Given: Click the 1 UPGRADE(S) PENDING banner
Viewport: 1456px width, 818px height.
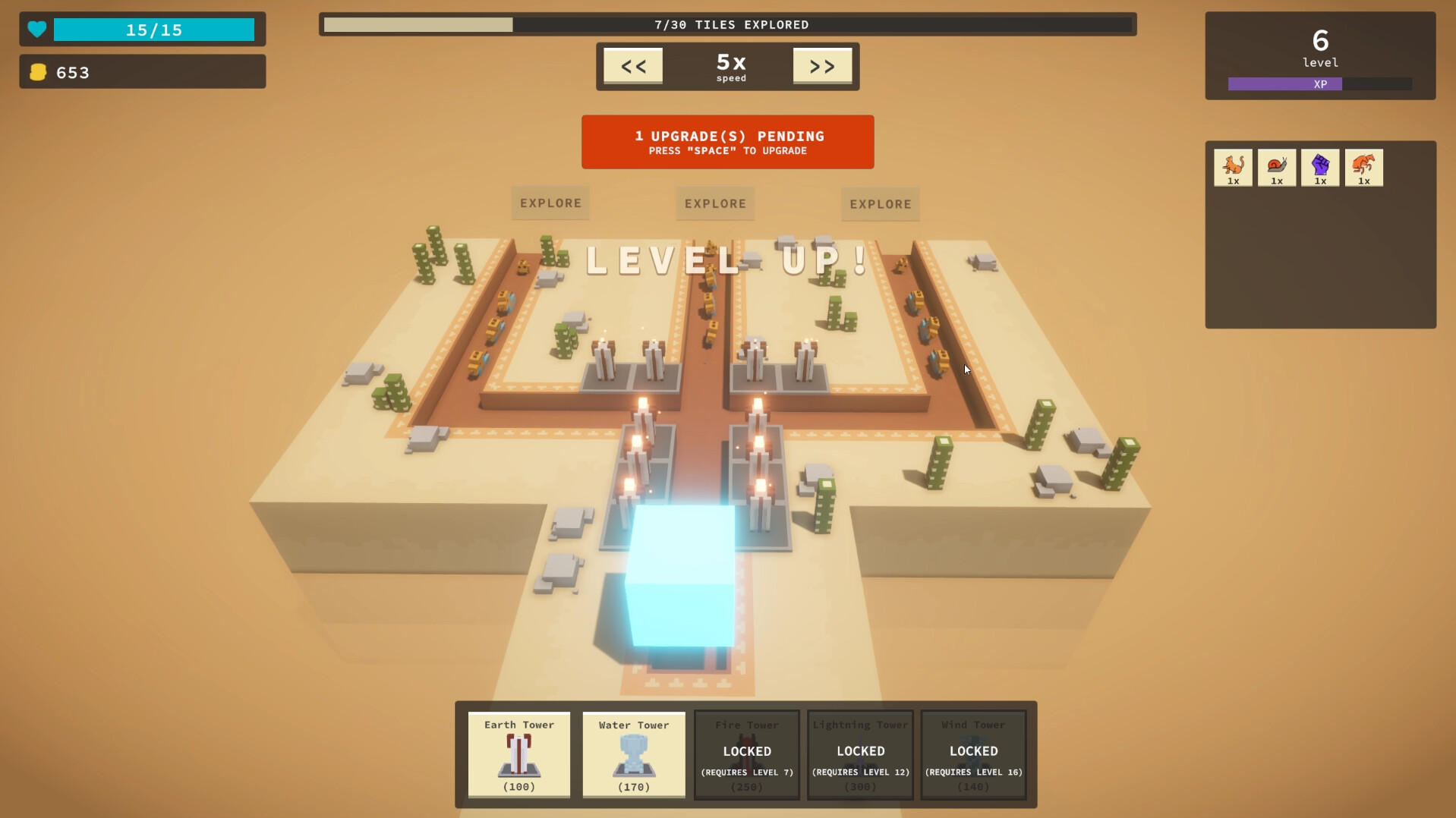Looking at the screenshot, I should click(727, 142).
